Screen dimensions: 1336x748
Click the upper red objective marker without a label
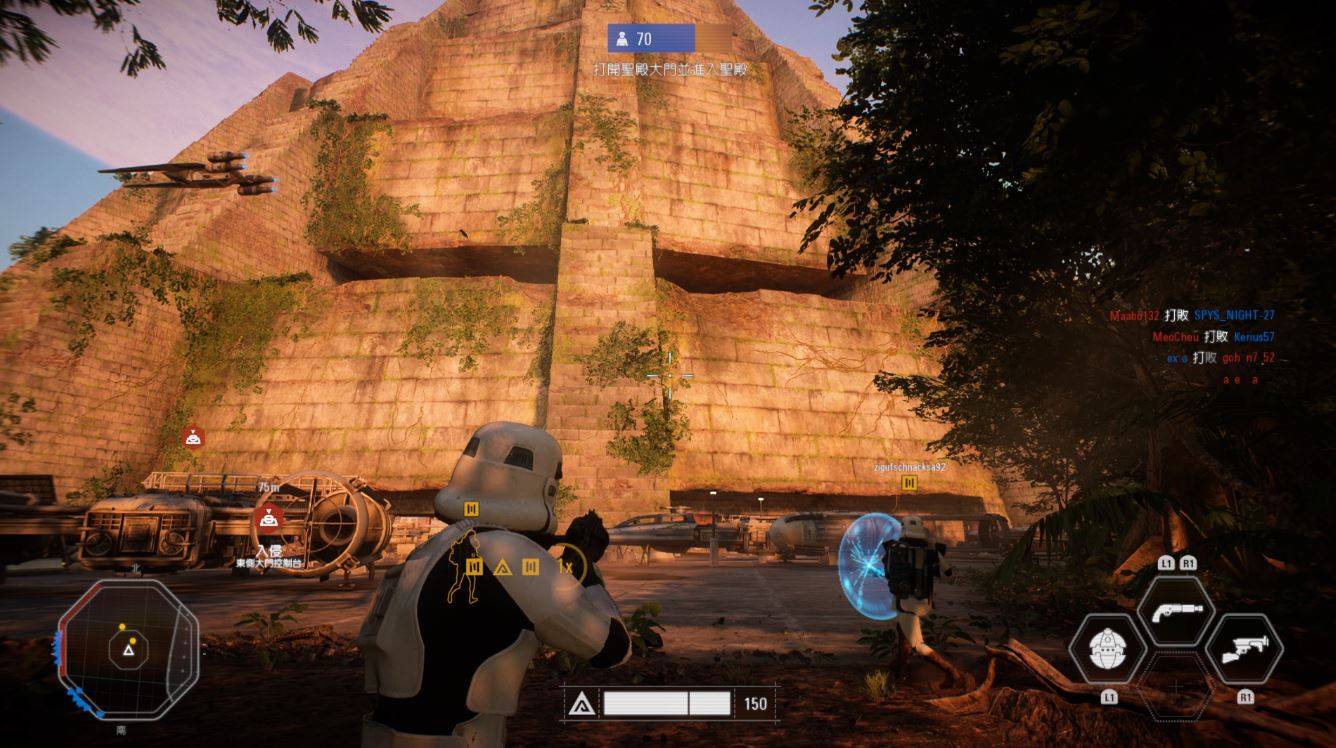click(x=193, y=436)
